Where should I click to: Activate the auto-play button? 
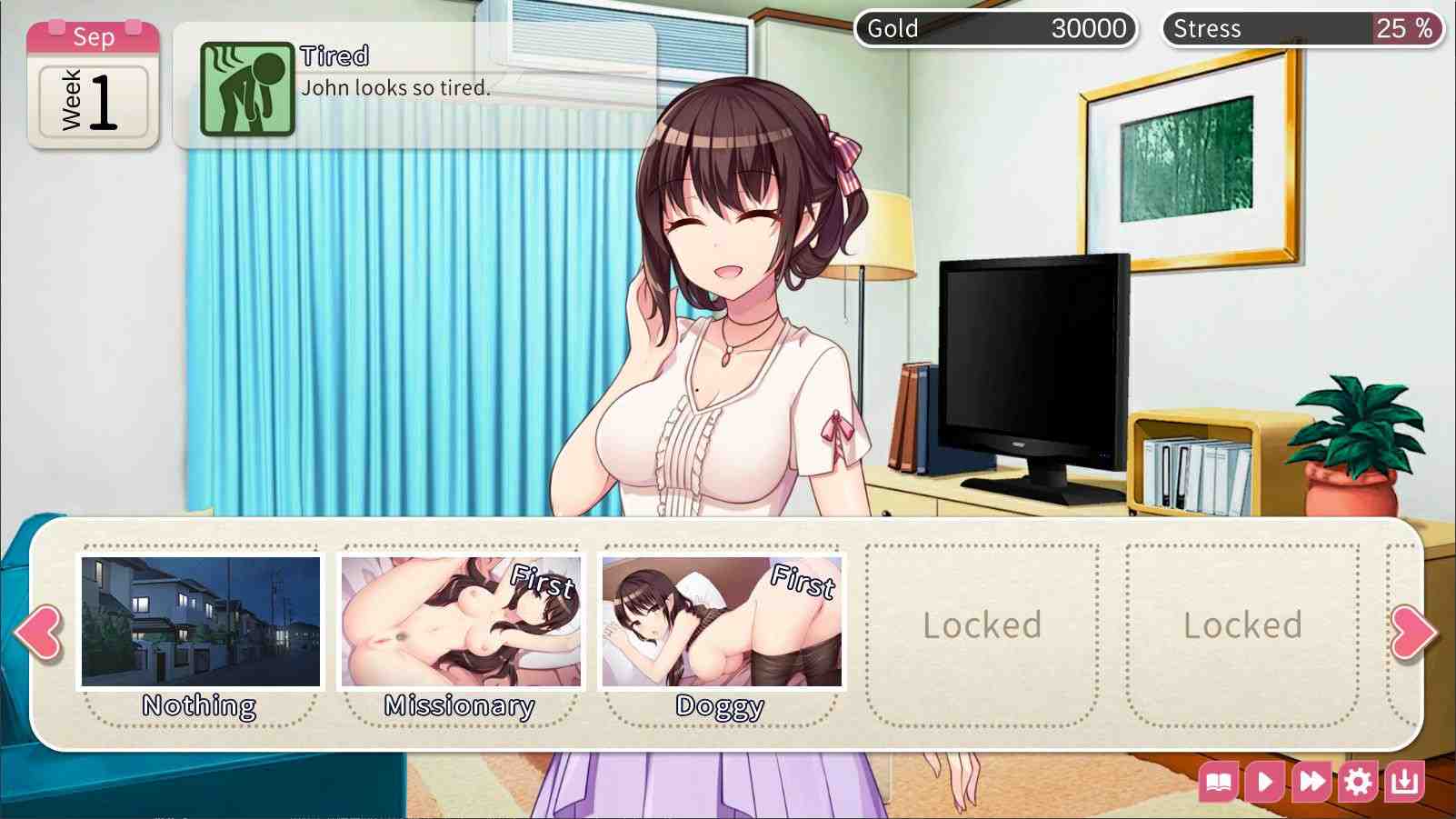coord(1265,782)
